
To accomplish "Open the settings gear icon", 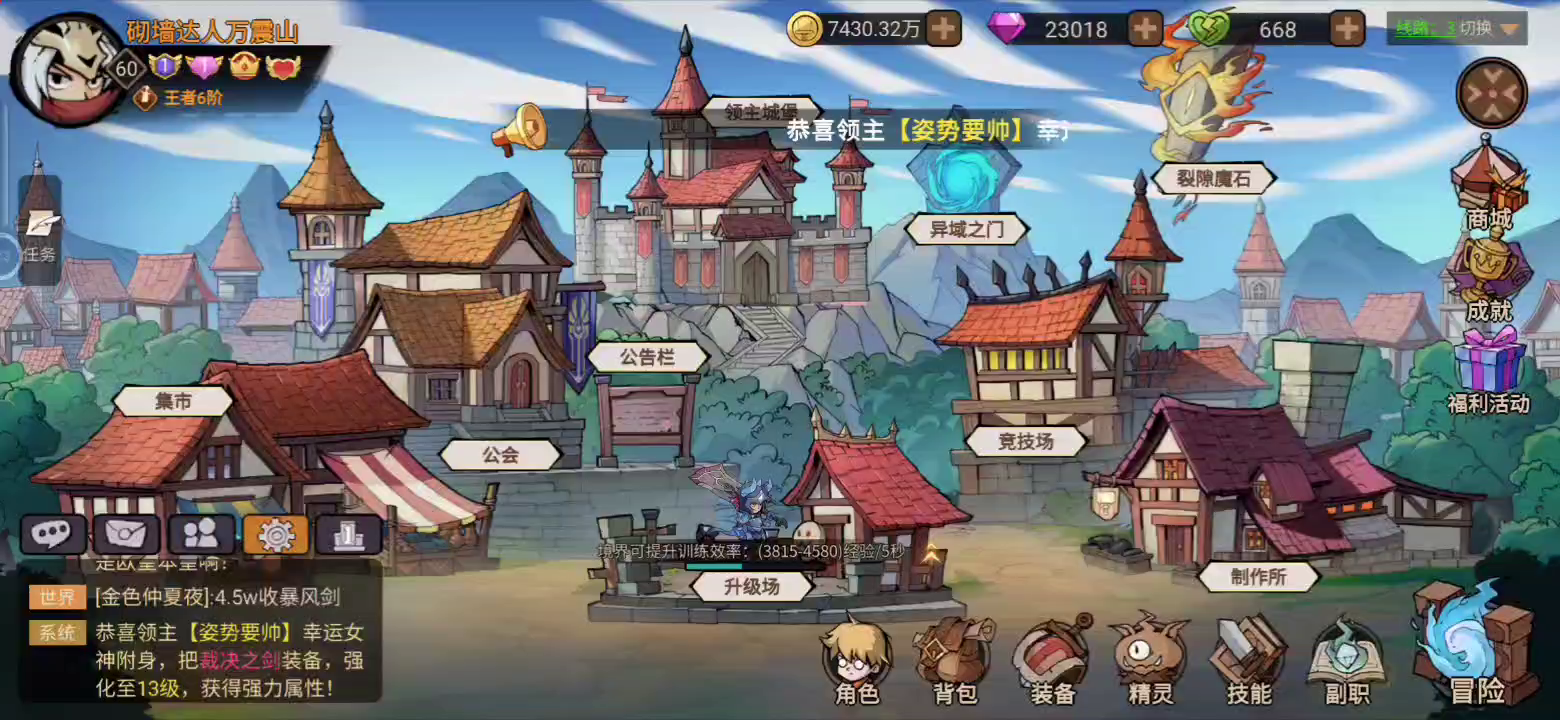I will click(274, 533).
